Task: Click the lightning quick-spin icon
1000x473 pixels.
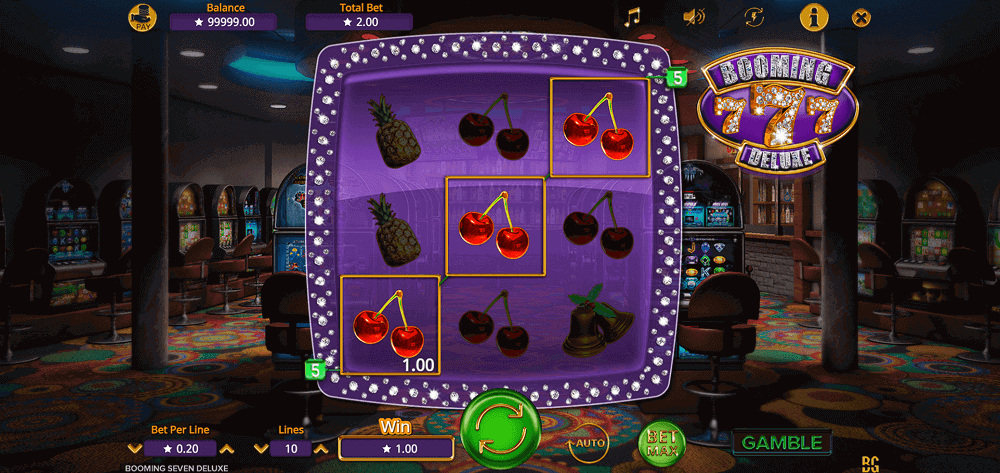Action: [755, 17]
